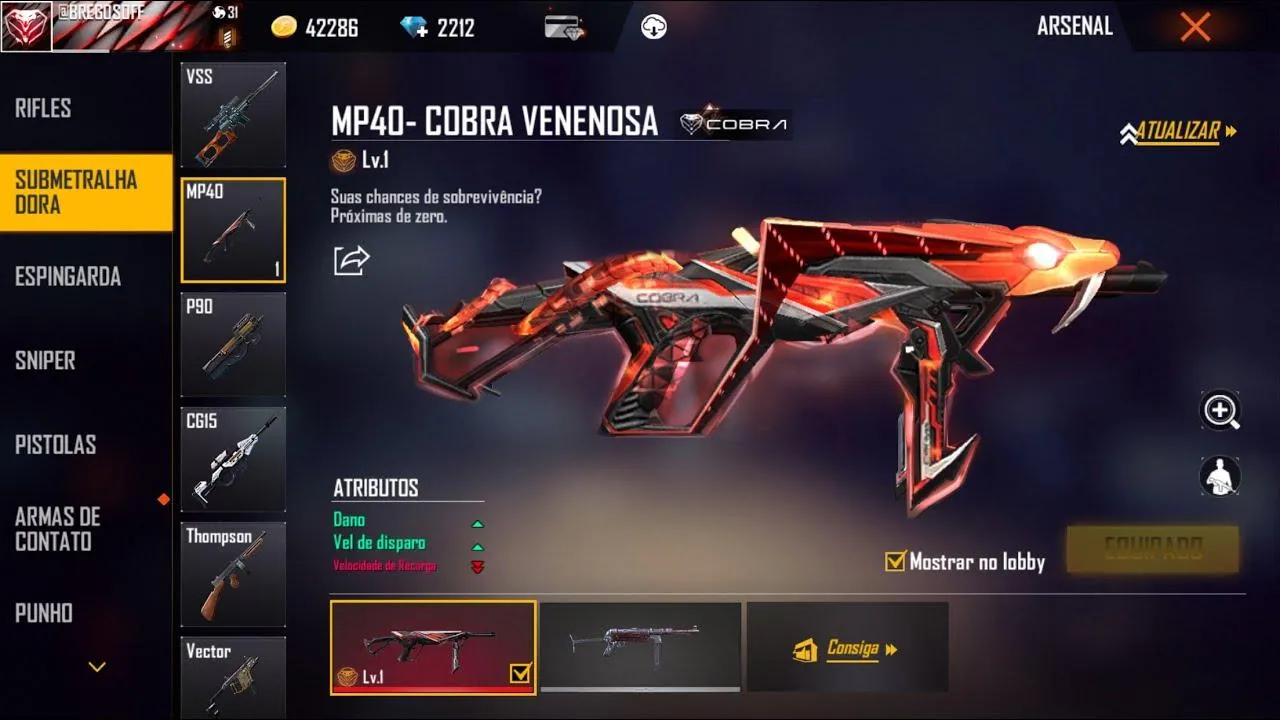Click the membership card icon at top
Viewport: 1280px width, 720px height.
(x=563, y=27)
